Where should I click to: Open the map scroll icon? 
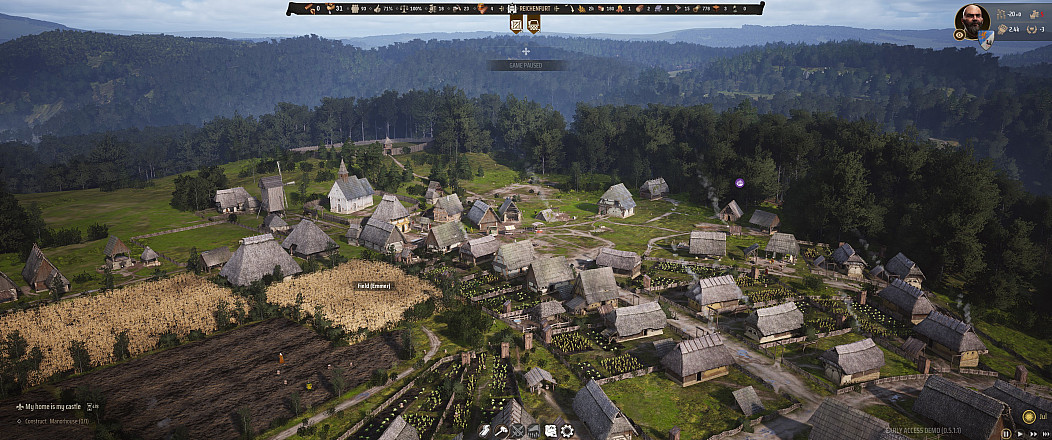[550, 431]
